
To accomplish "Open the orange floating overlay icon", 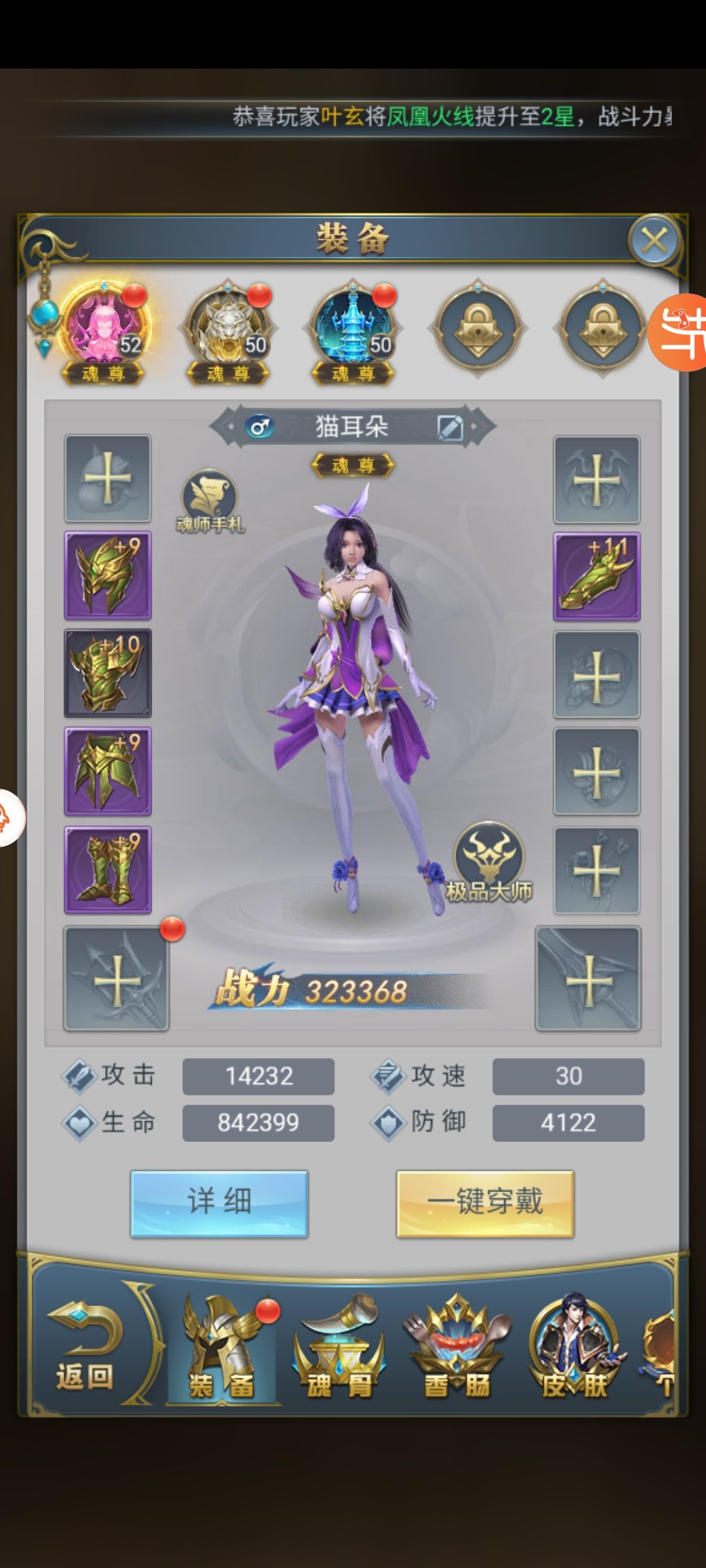I will (x=680, y=332).
